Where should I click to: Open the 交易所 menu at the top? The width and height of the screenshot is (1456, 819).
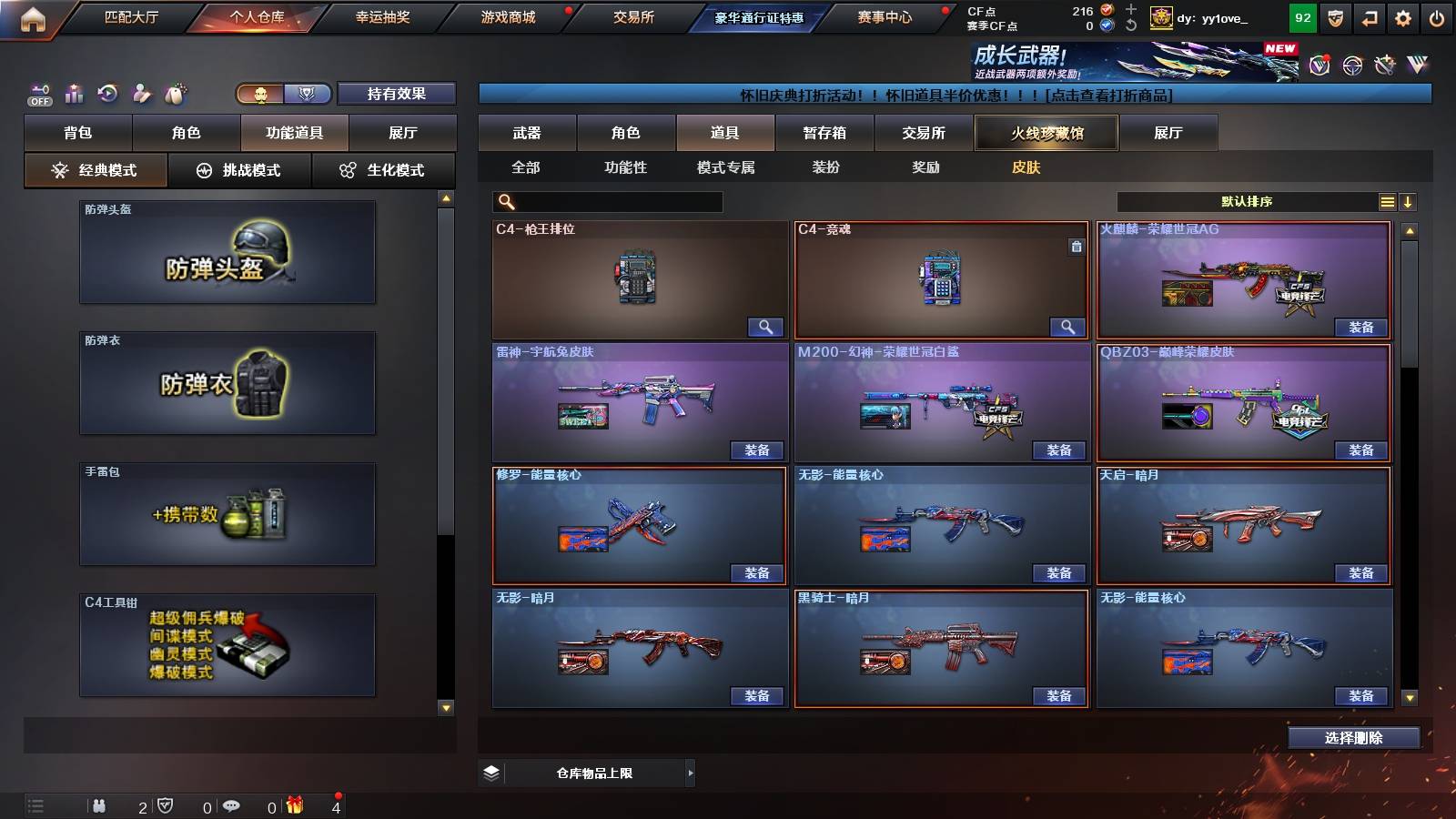coord(634,16)
